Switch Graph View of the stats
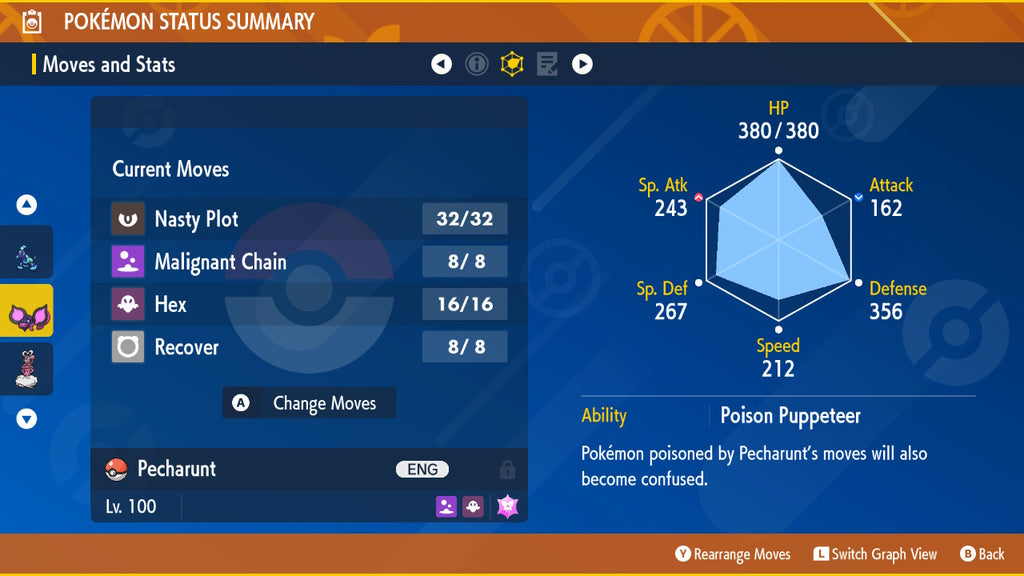Screen dimensions: 1024x576 [875, 554]
